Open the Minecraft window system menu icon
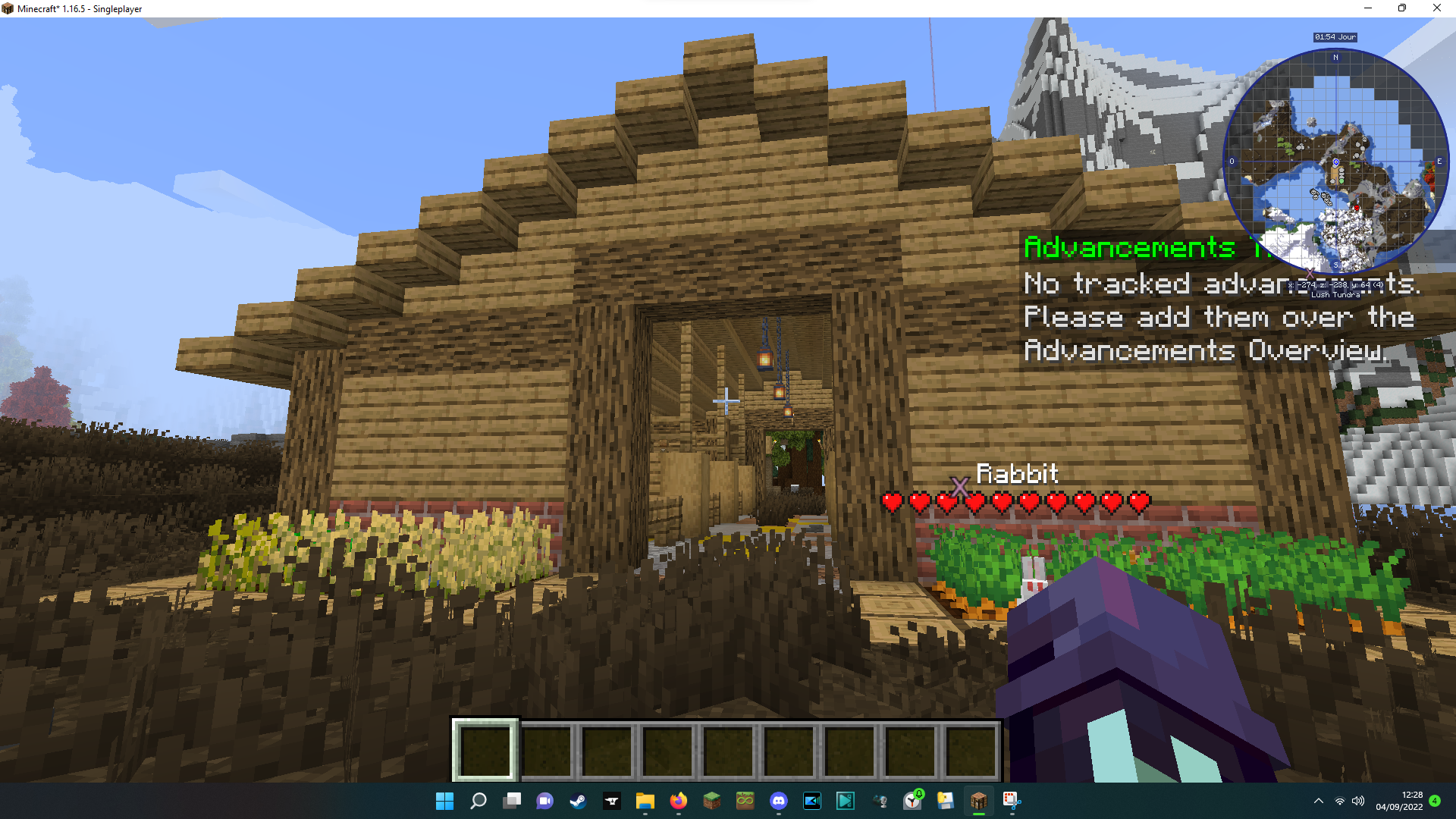Viewport: 1456px width, 819px height. pos(8,8)
